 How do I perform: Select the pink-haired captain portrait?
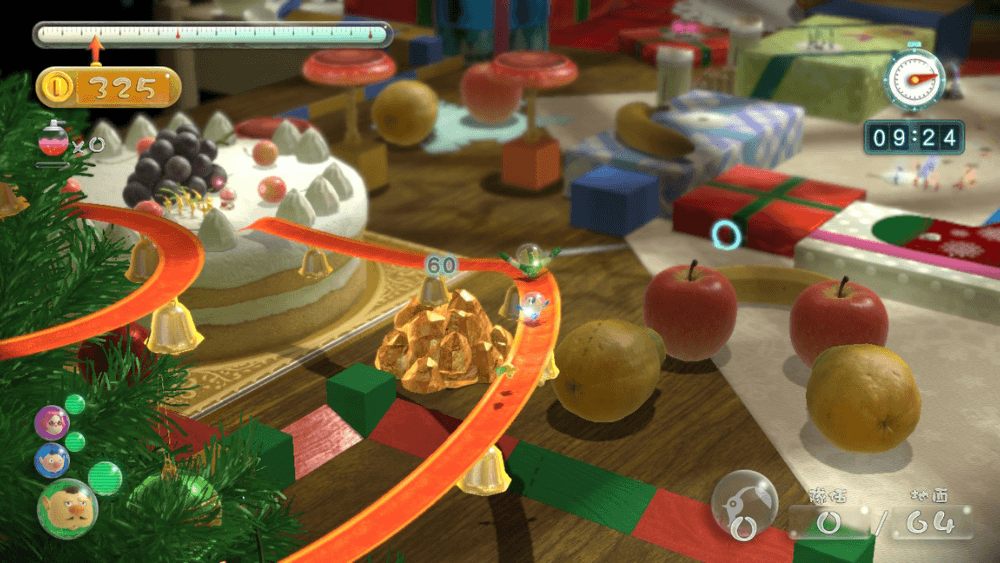click(51, 422)
